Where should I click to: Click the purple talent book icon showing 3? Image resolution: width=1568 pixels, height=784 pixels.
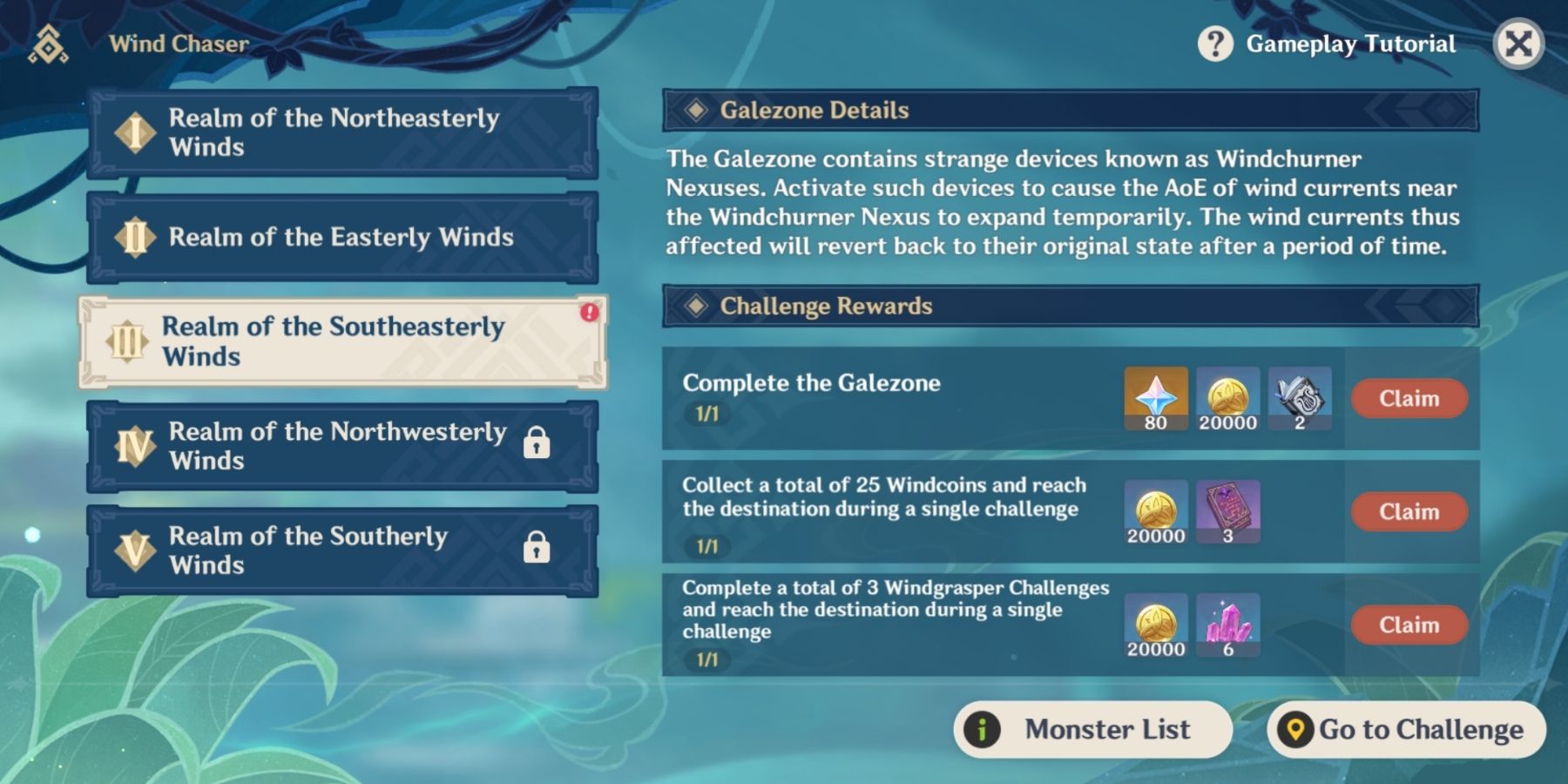pyautogui.click(x=1227, y=512)
